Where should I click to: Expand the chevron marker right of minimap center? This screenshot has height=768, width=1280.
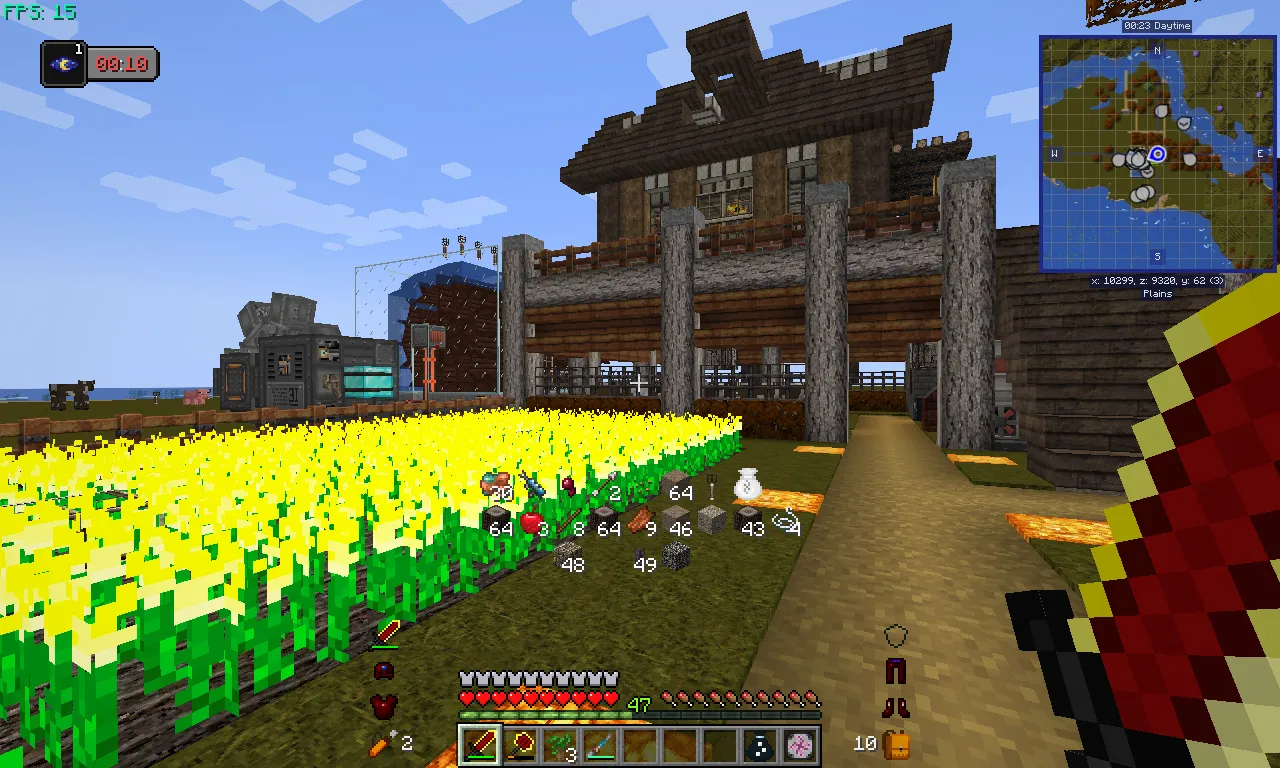1185,123
